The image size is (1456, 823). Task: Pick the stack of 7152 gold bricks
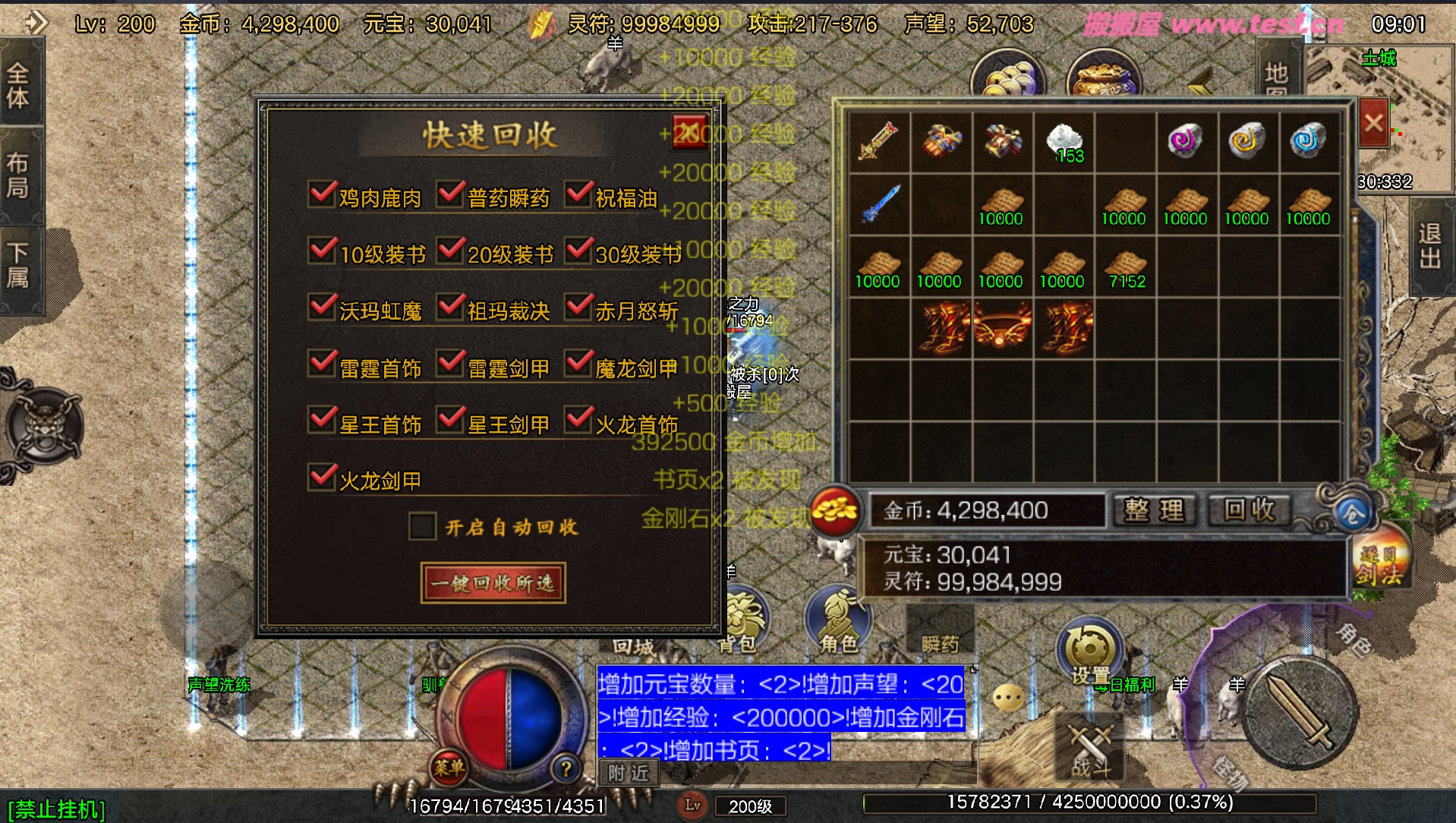coord(1125,267)
